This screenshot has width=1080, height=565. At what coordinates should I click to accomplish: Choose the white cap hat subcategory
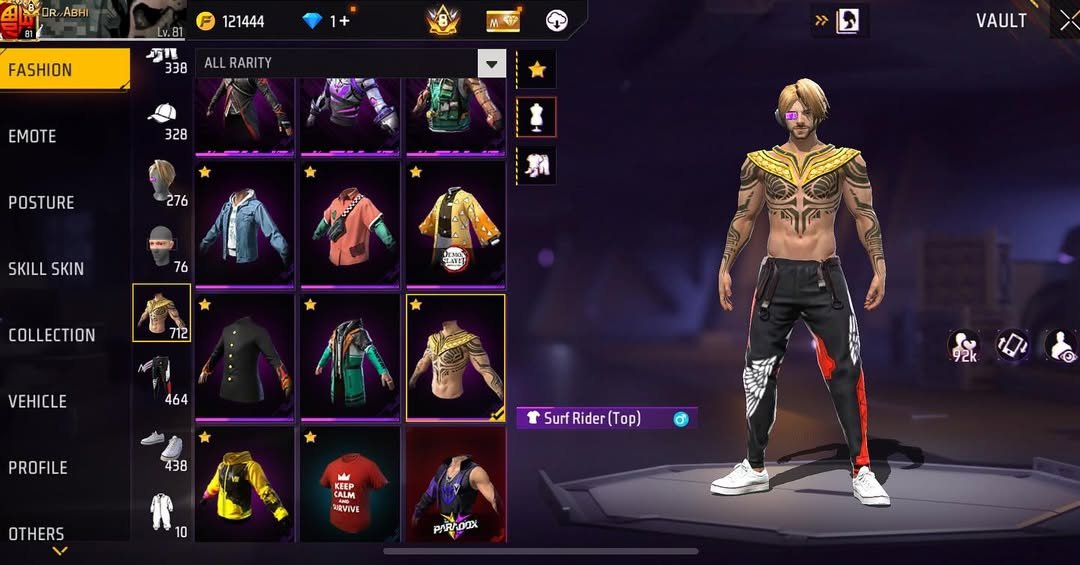click(162, 116)
